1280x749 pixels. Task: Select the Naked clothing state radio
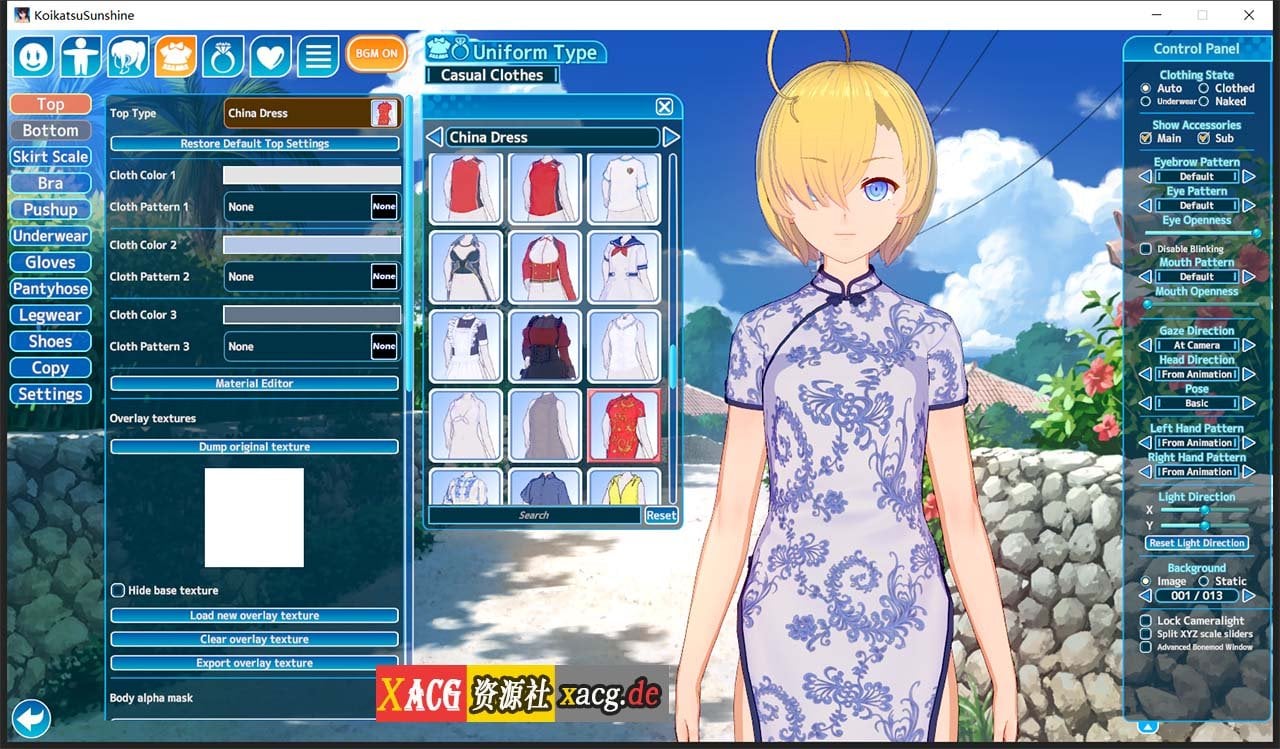[x=1202, y=100]
